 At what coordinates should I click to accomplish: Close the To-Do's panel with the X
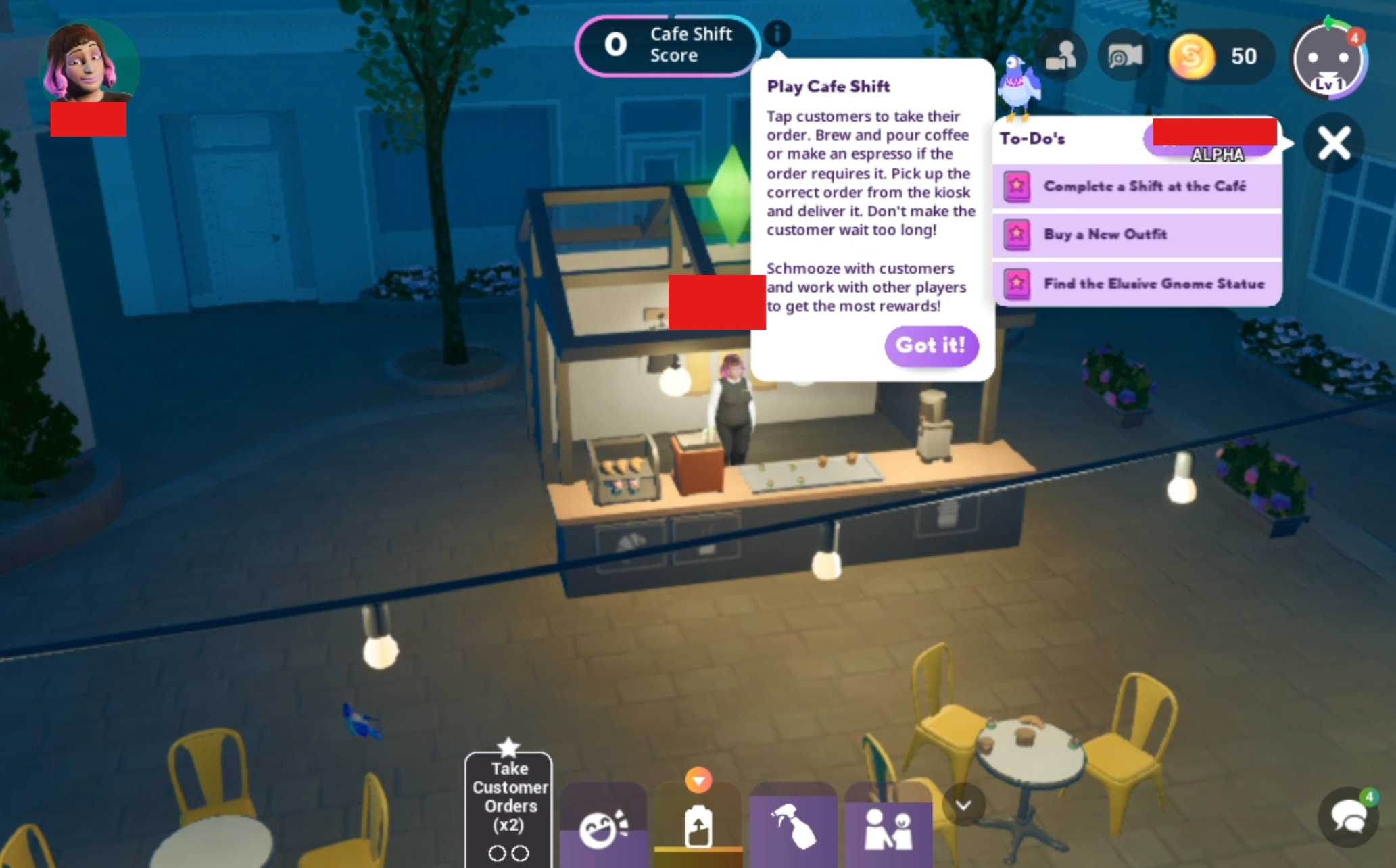1333,144
